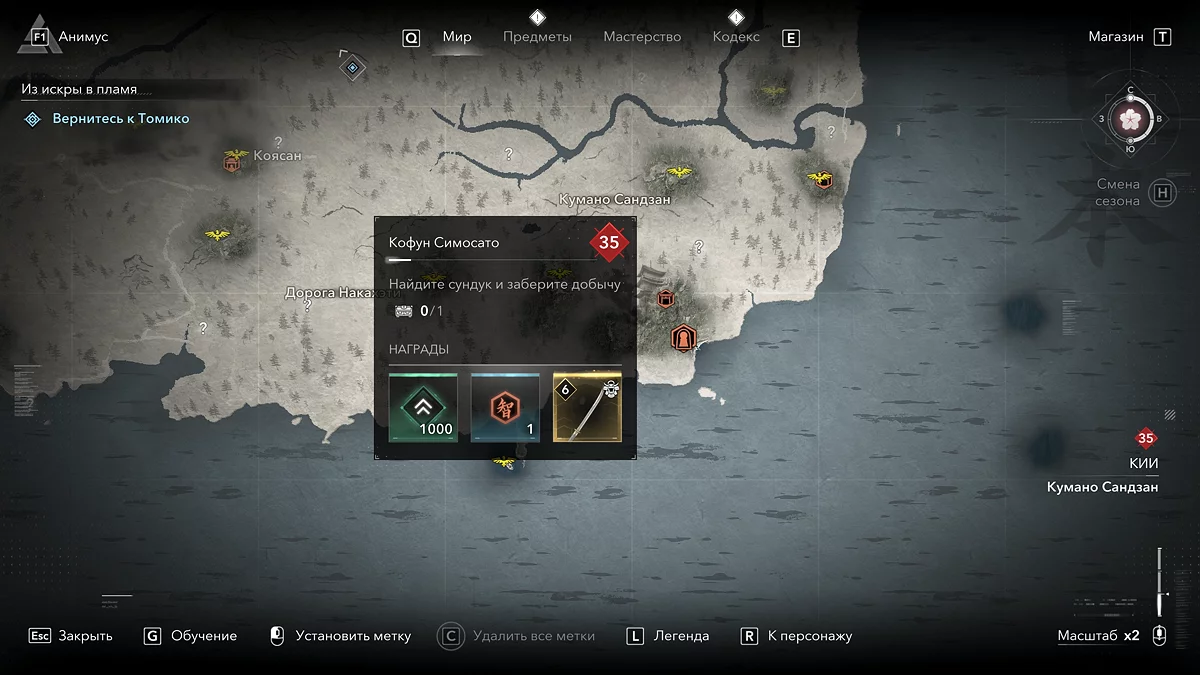
Task: Select the Вернитесь к Томико quest objective
Action: [x=120, y=119]
